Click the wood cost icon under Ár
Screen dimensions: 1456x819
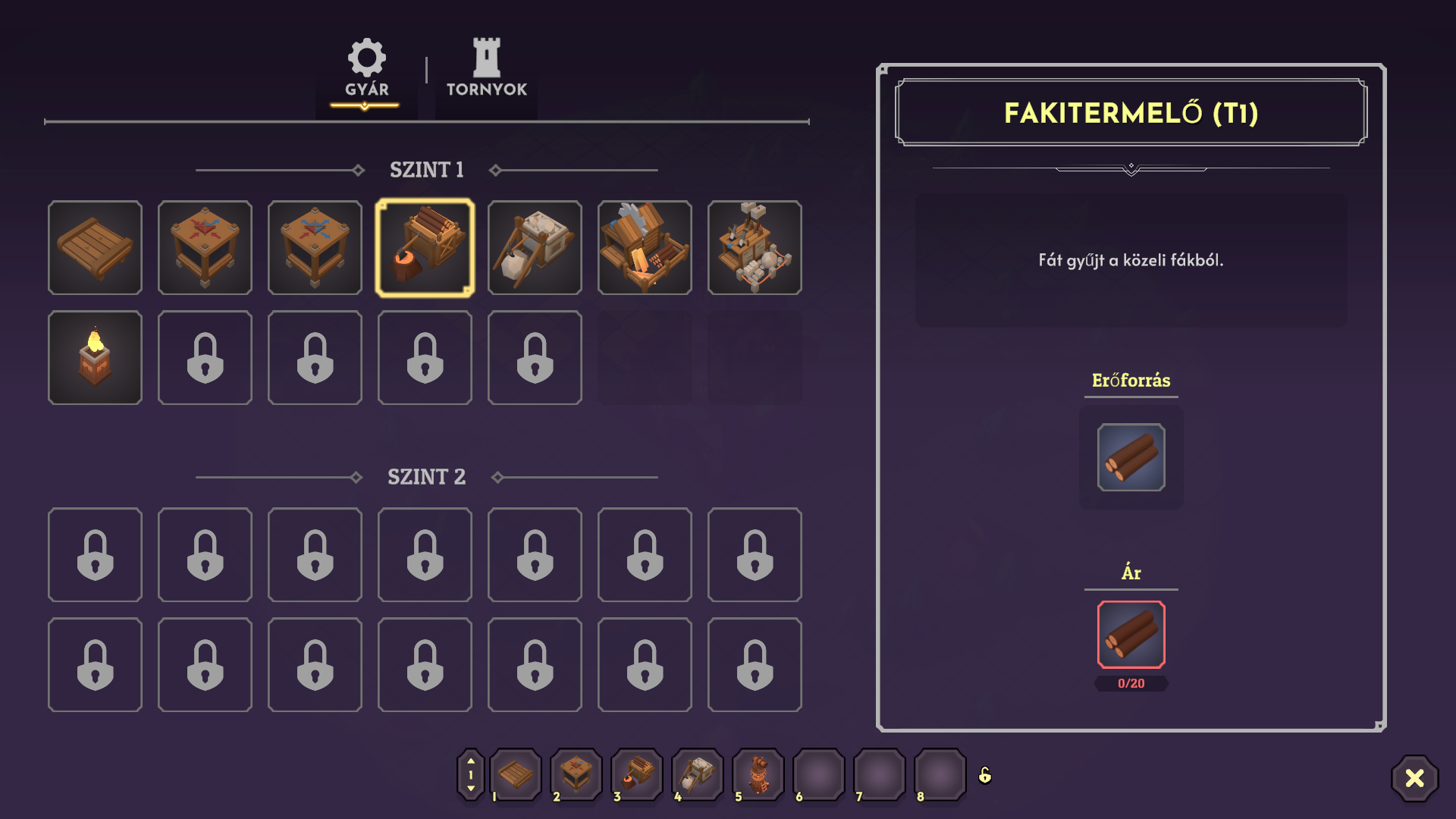[x=1131, y=634]
